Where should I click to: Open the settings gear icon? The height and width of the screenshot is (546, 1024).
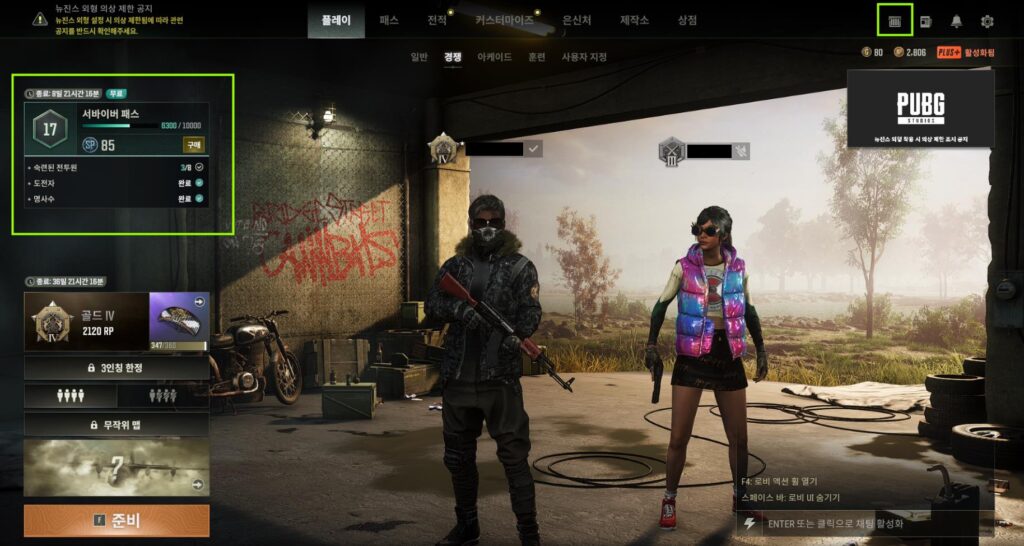(x=987, y=21)
